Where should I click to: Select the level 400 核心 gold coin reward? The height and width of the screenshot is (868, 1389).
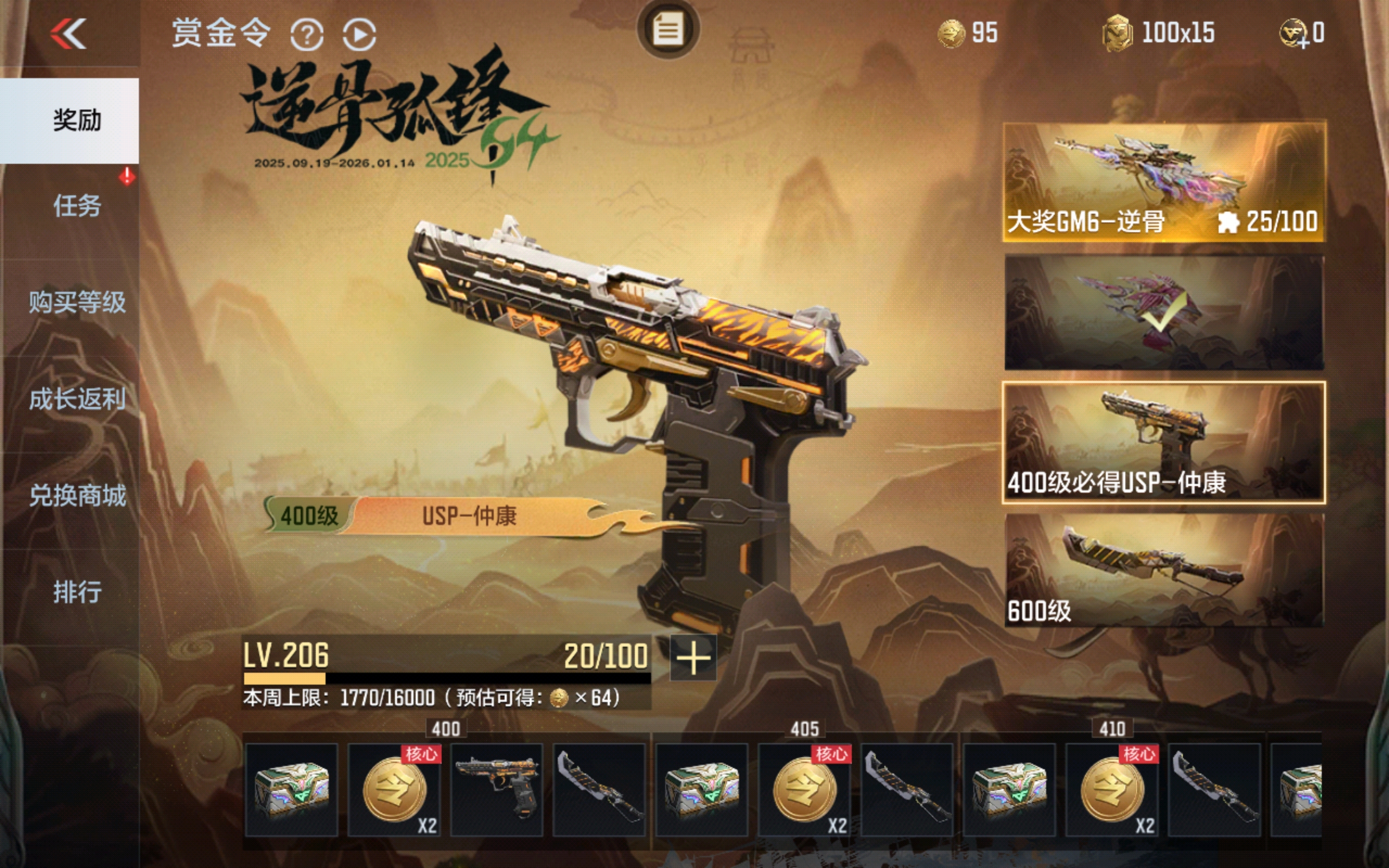point(394,789)
